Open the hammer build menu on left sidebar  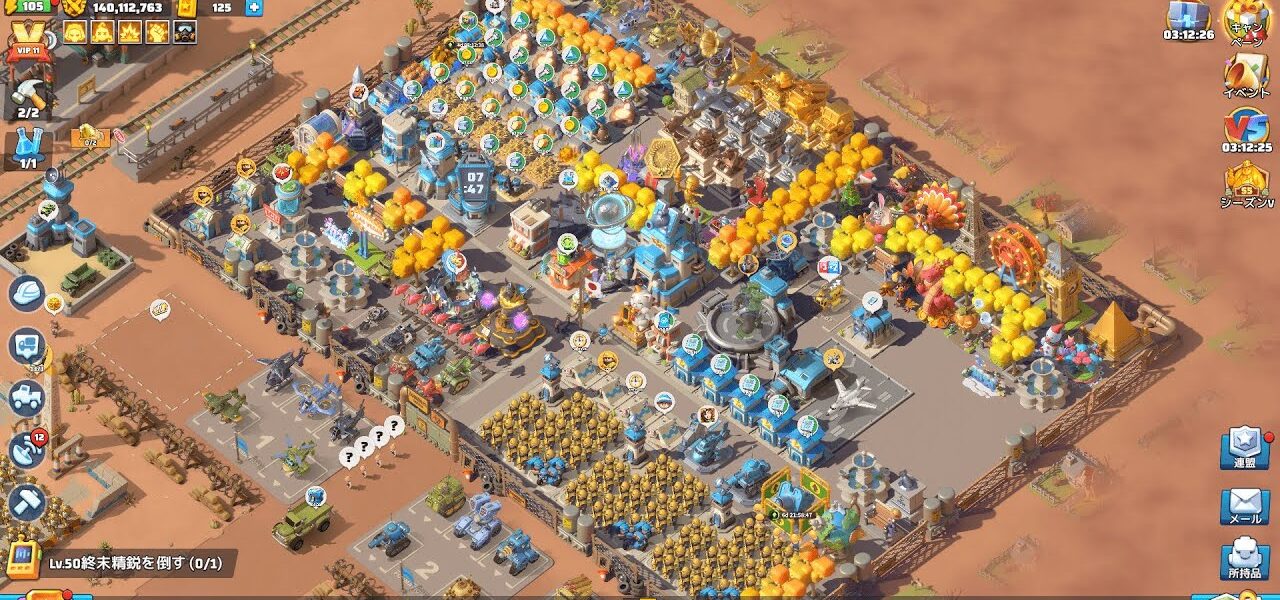pyautogui.click(x=27, y=502)
